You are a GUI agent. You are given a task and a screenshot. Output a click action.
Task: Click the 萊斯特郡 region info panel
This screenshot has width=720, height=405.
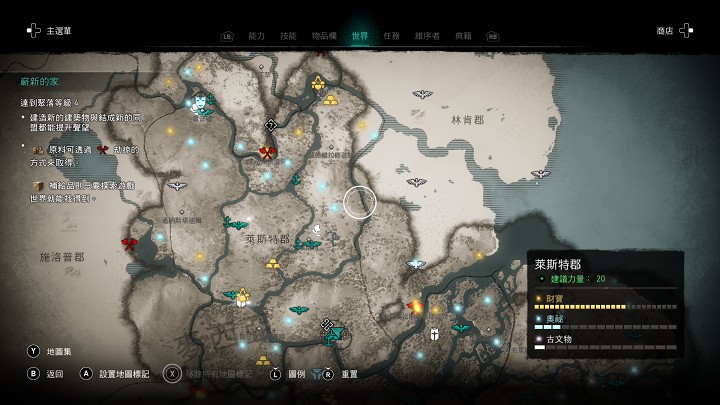coord(607,304)
